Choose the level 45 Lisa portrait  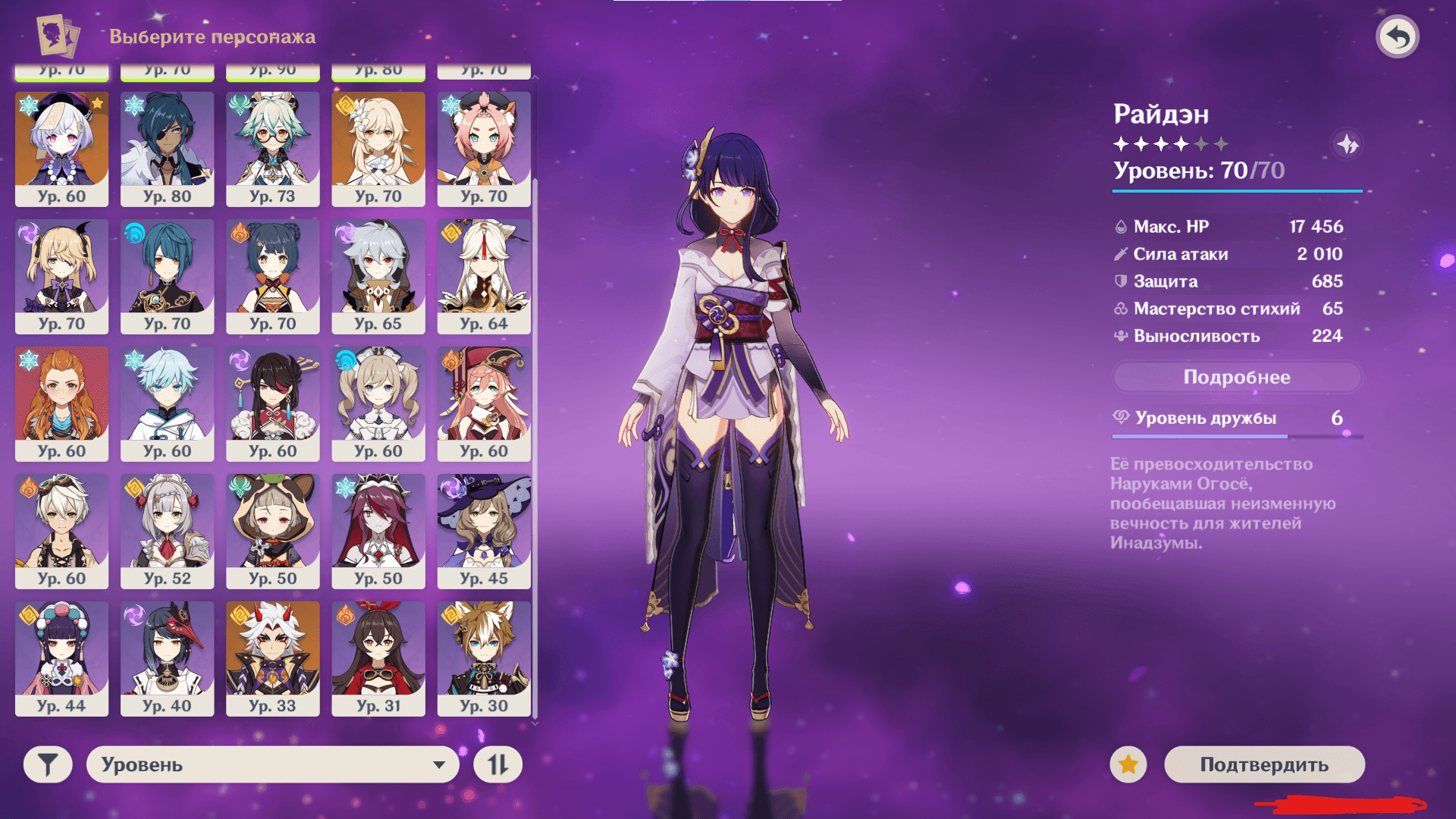coord(484,531)
